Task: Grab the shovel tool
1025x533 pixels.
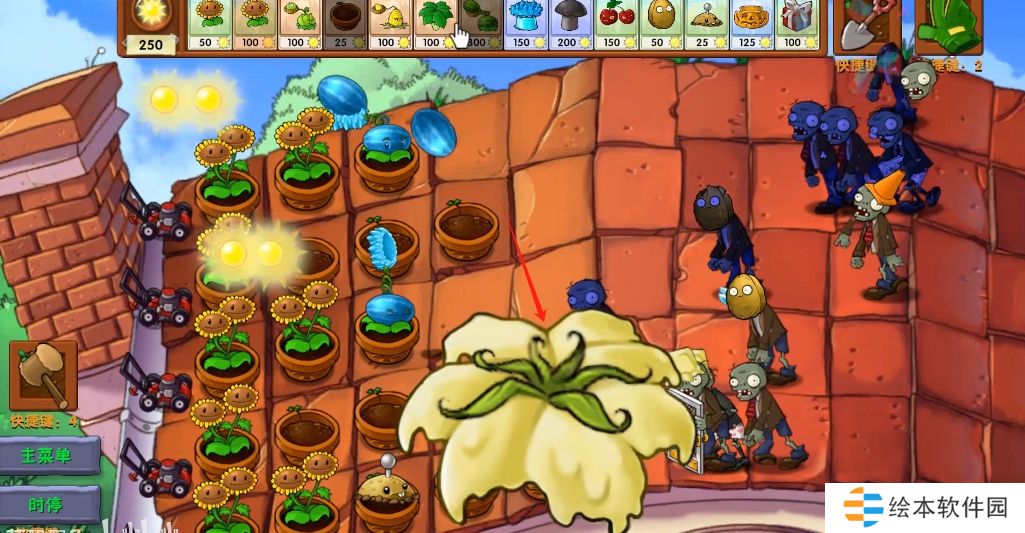Action: [x=865, y=26]
